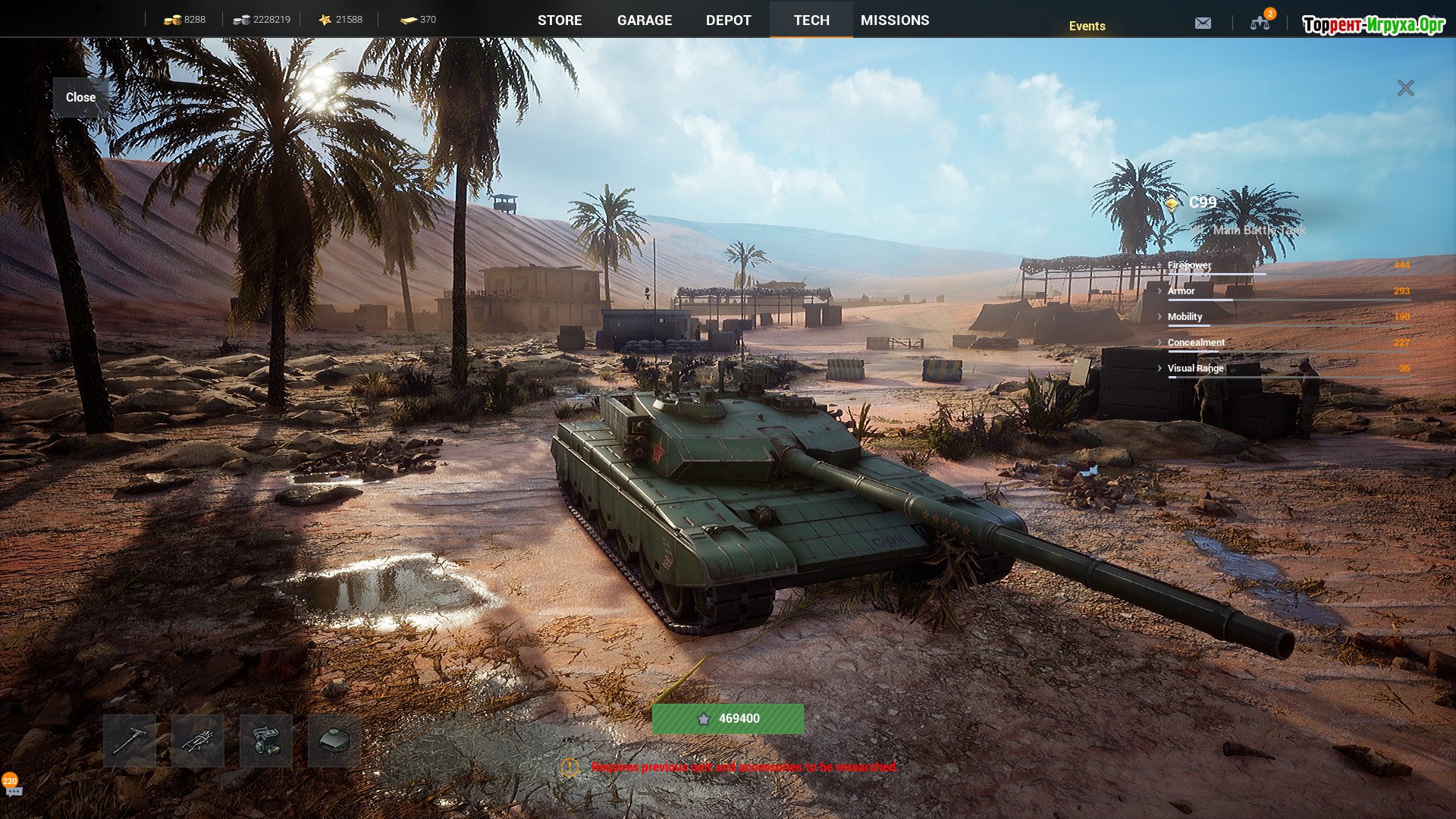Select the TECH tab

[x=811, y=20]
